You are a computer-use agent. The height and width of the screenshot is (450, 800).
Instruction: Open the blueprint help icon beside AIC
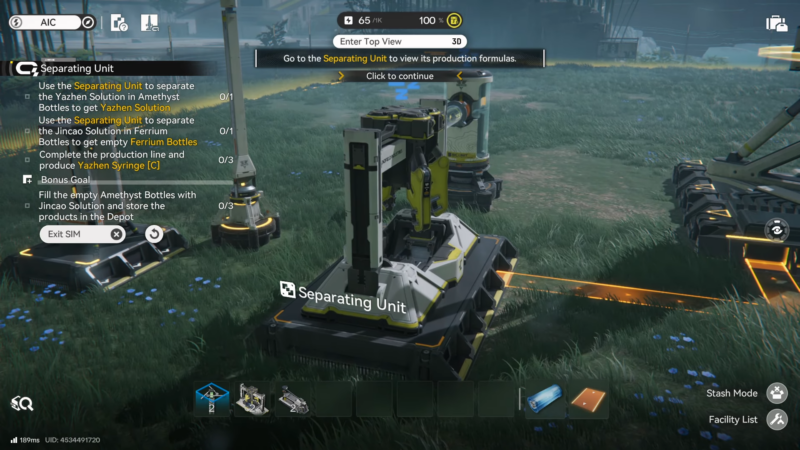tap(119, 22)
